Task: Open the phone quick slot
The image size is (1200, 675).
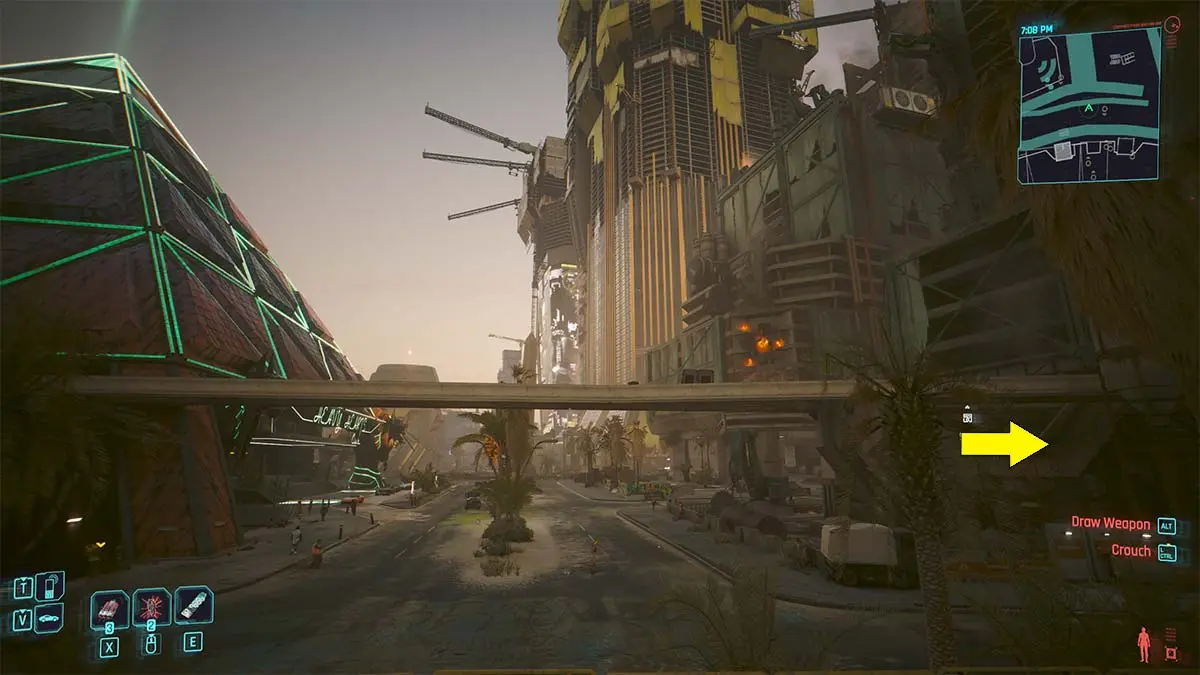Action: 49,586
